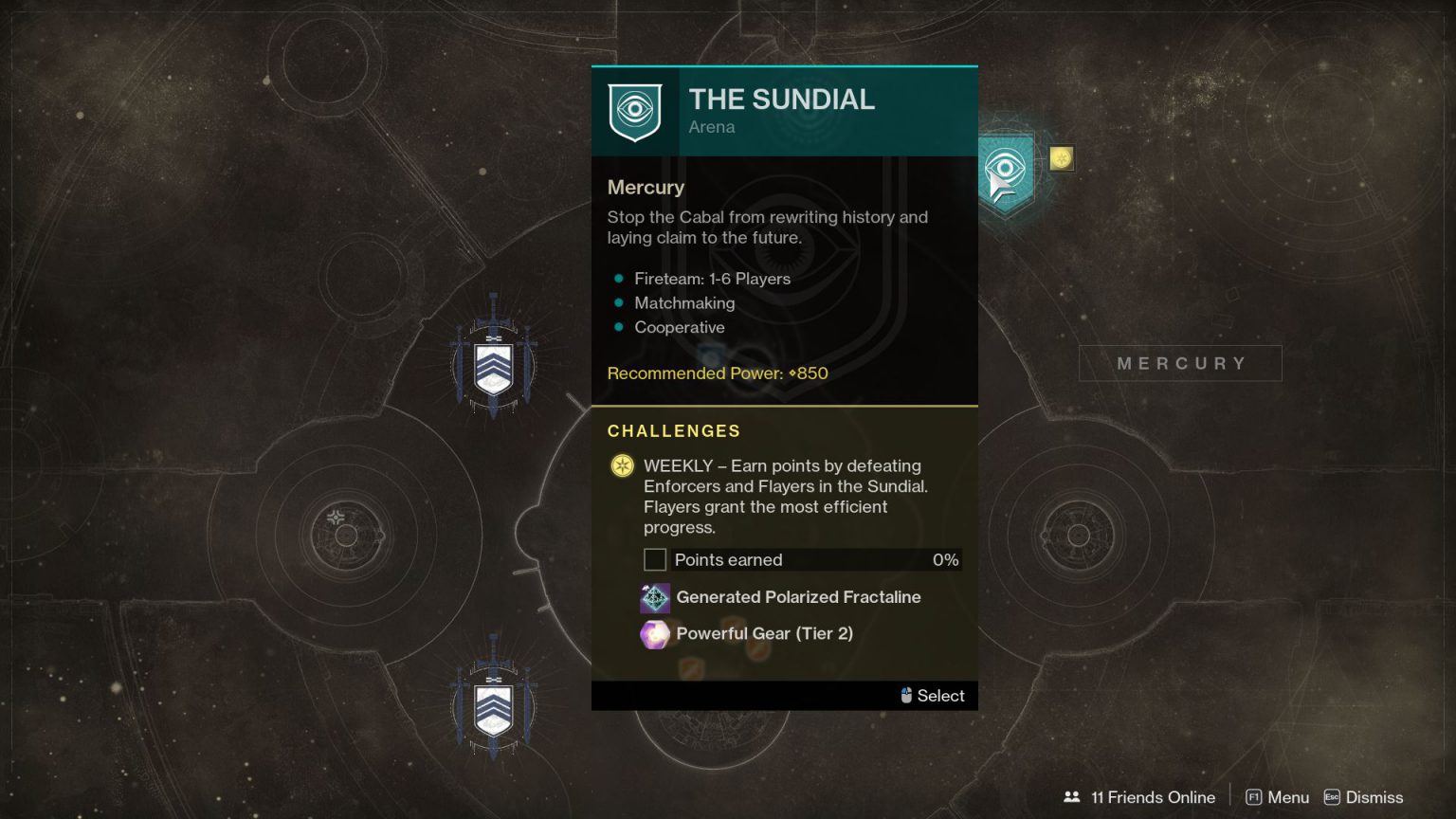Collapse the Sundial details panel header

click(781, 100)
